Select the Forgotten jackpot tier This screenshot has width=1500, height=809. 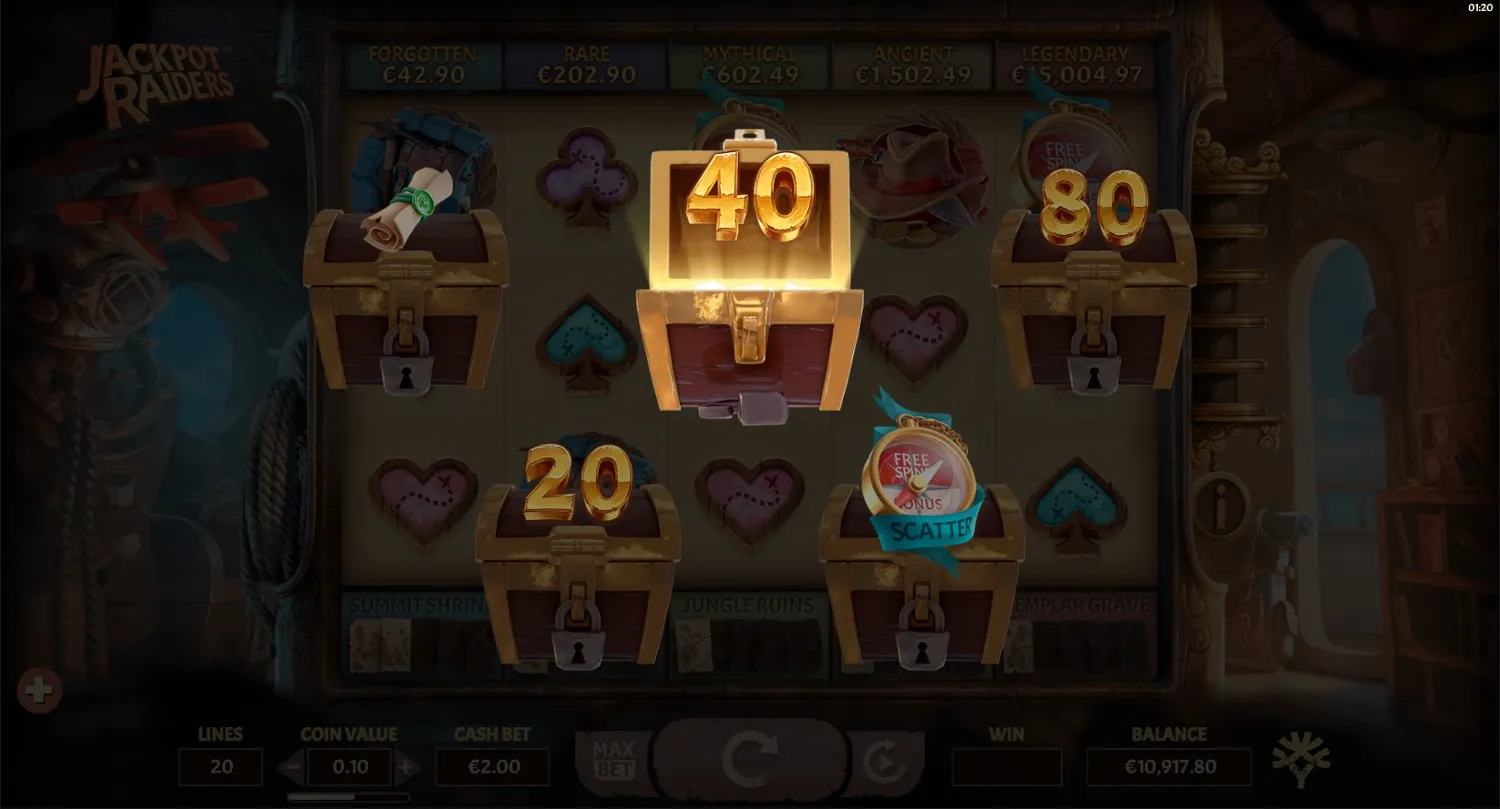(421, 62)
